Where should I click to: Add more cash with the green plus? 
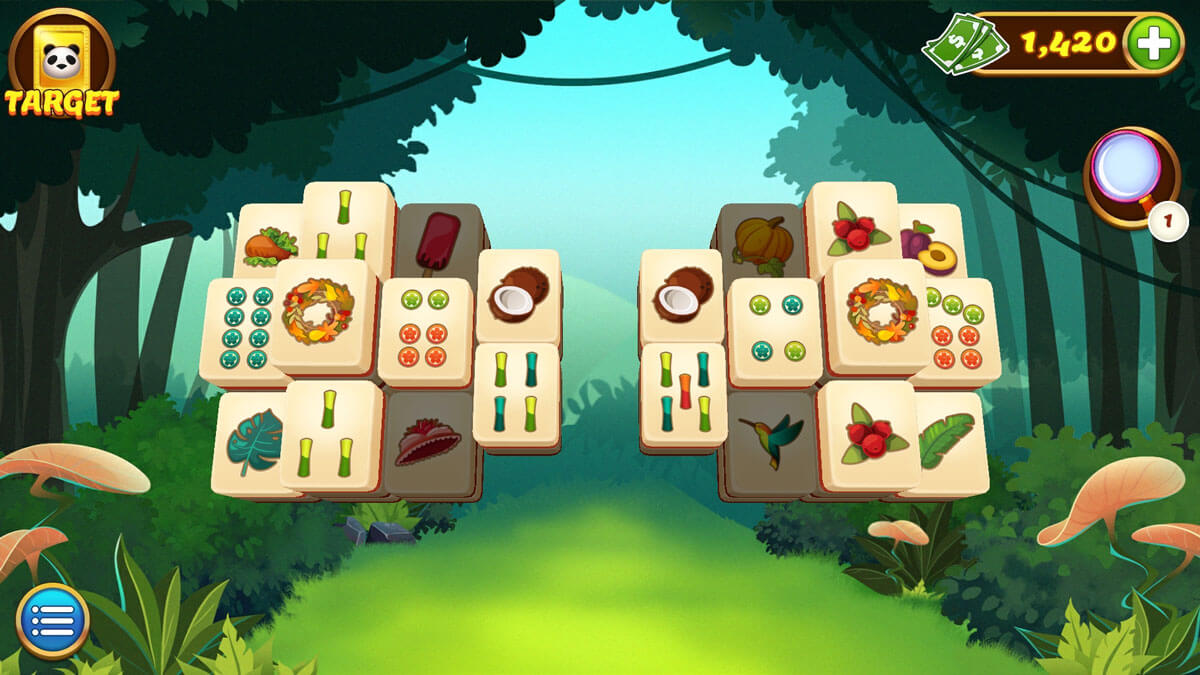pos(1153,42)
